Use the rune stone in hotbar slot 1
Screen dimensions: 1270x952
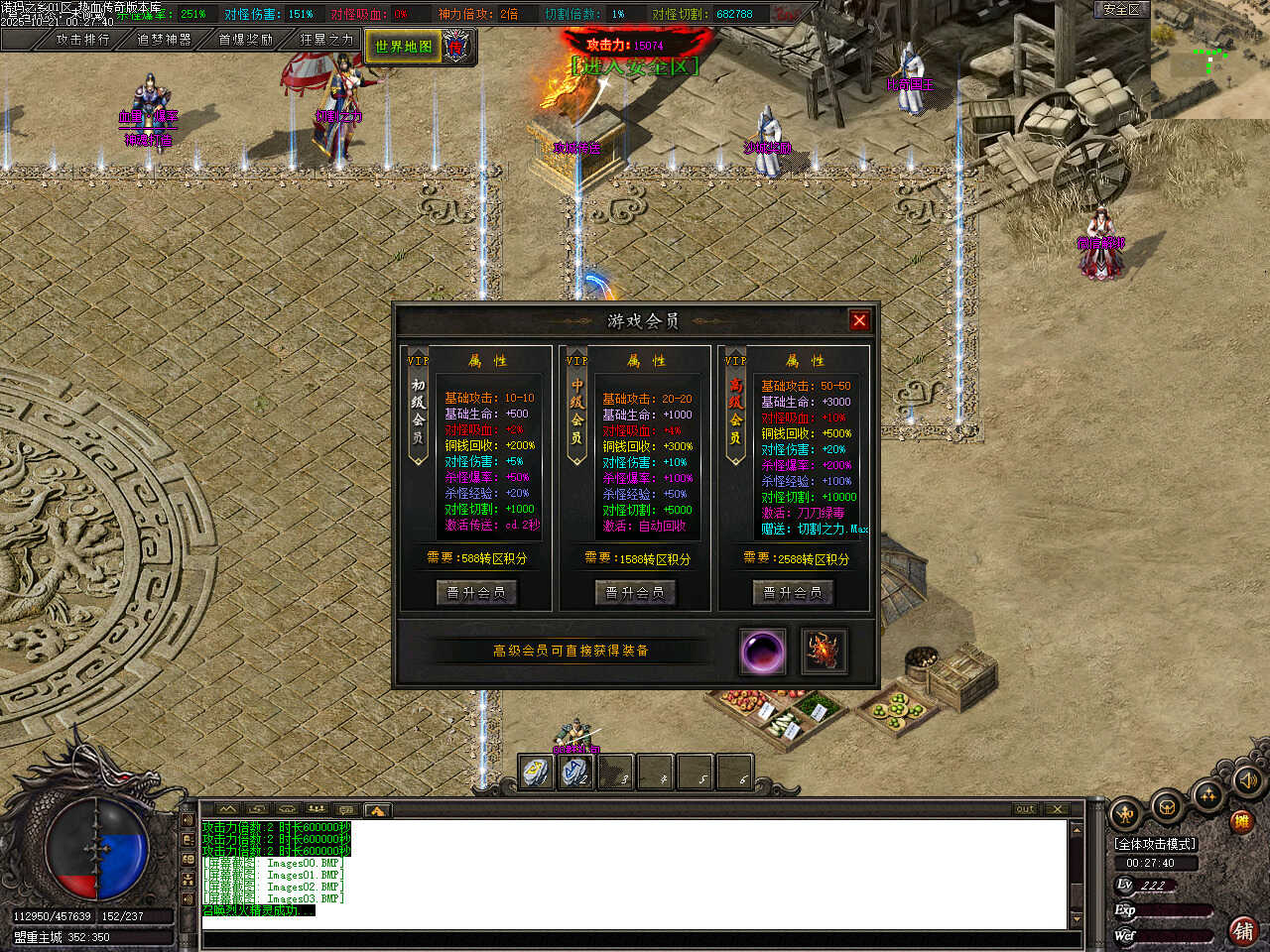(x=537, y=773)
